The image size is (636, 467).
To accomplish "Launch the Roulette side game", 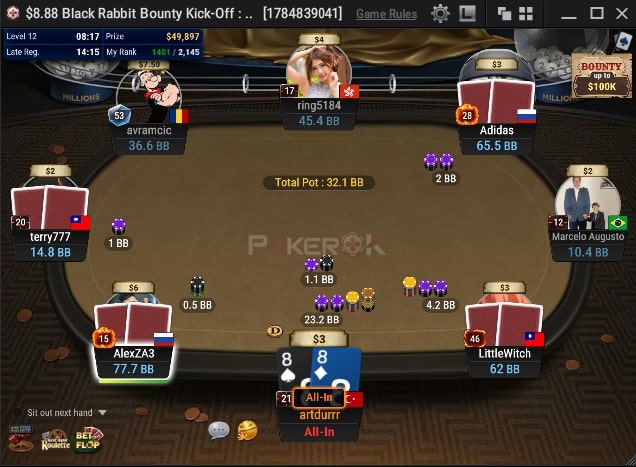I will [x=55, y=438].
